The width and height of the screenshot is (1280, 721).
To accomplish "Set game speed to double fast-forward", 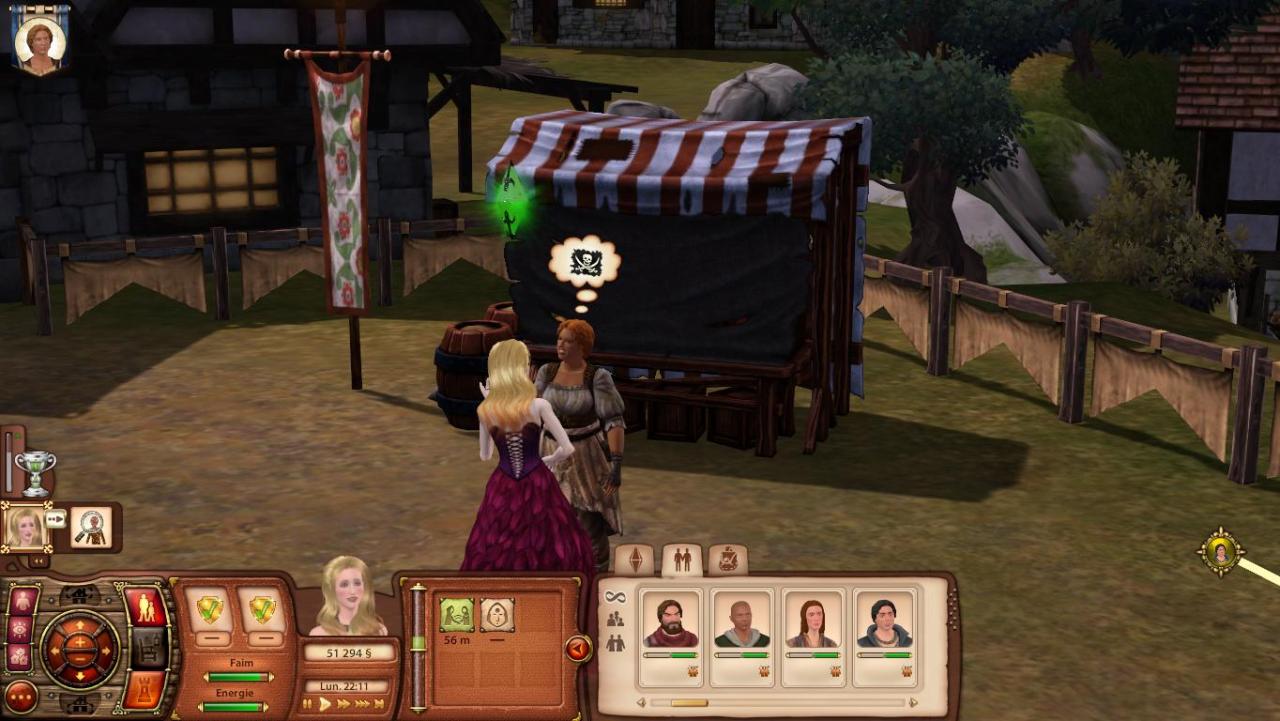I will tap(344, 704).
